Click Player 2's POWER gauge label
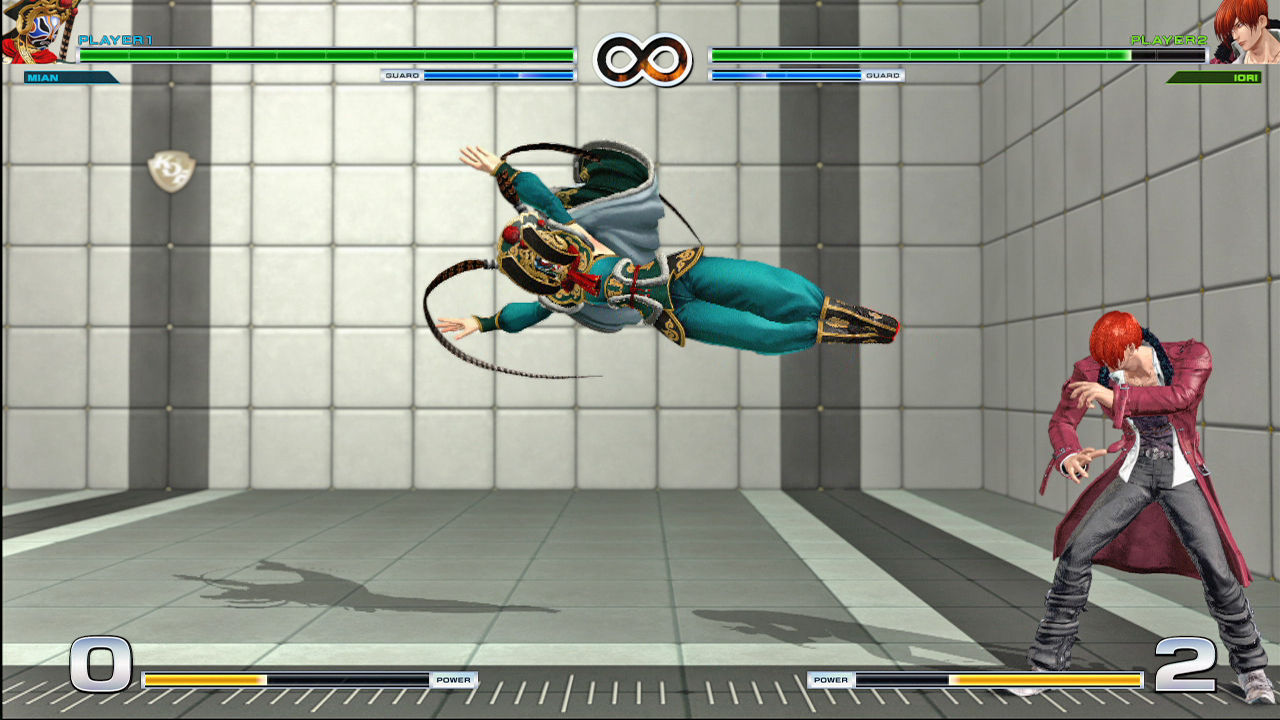 tap(830, 678)
